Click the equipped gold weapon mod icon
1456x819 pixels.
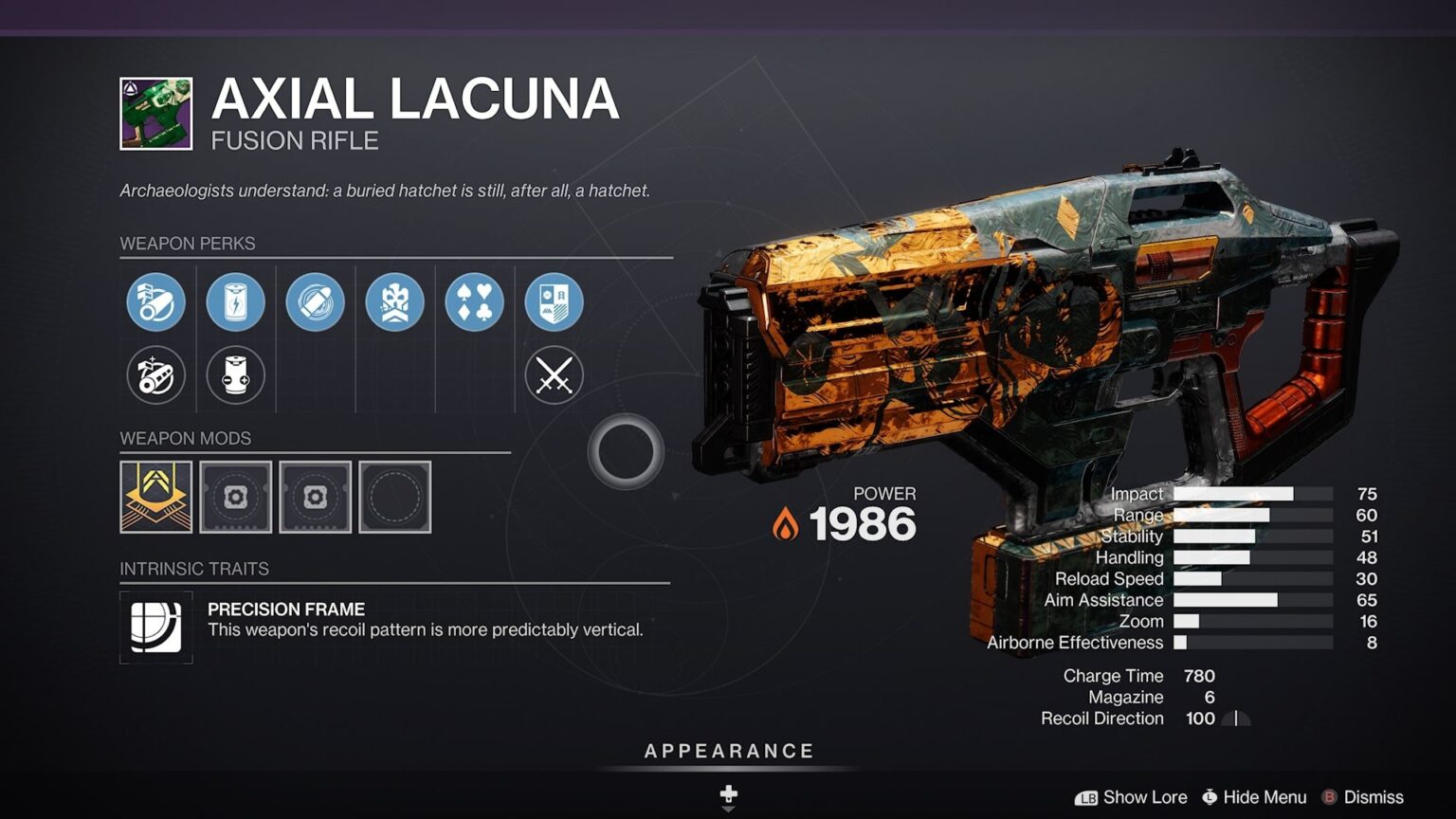[x=155, y=497]
